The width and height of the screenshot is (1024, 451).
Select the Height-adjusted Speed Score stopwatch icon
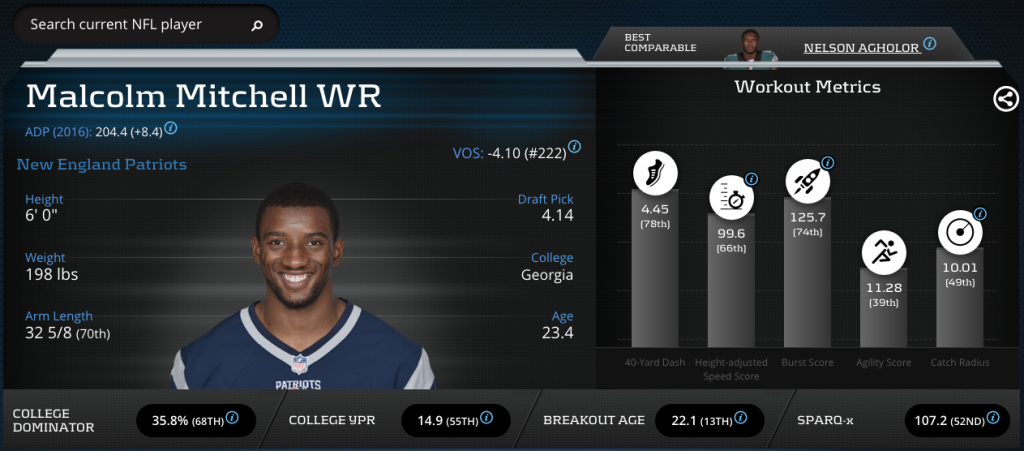click(732, 196)
